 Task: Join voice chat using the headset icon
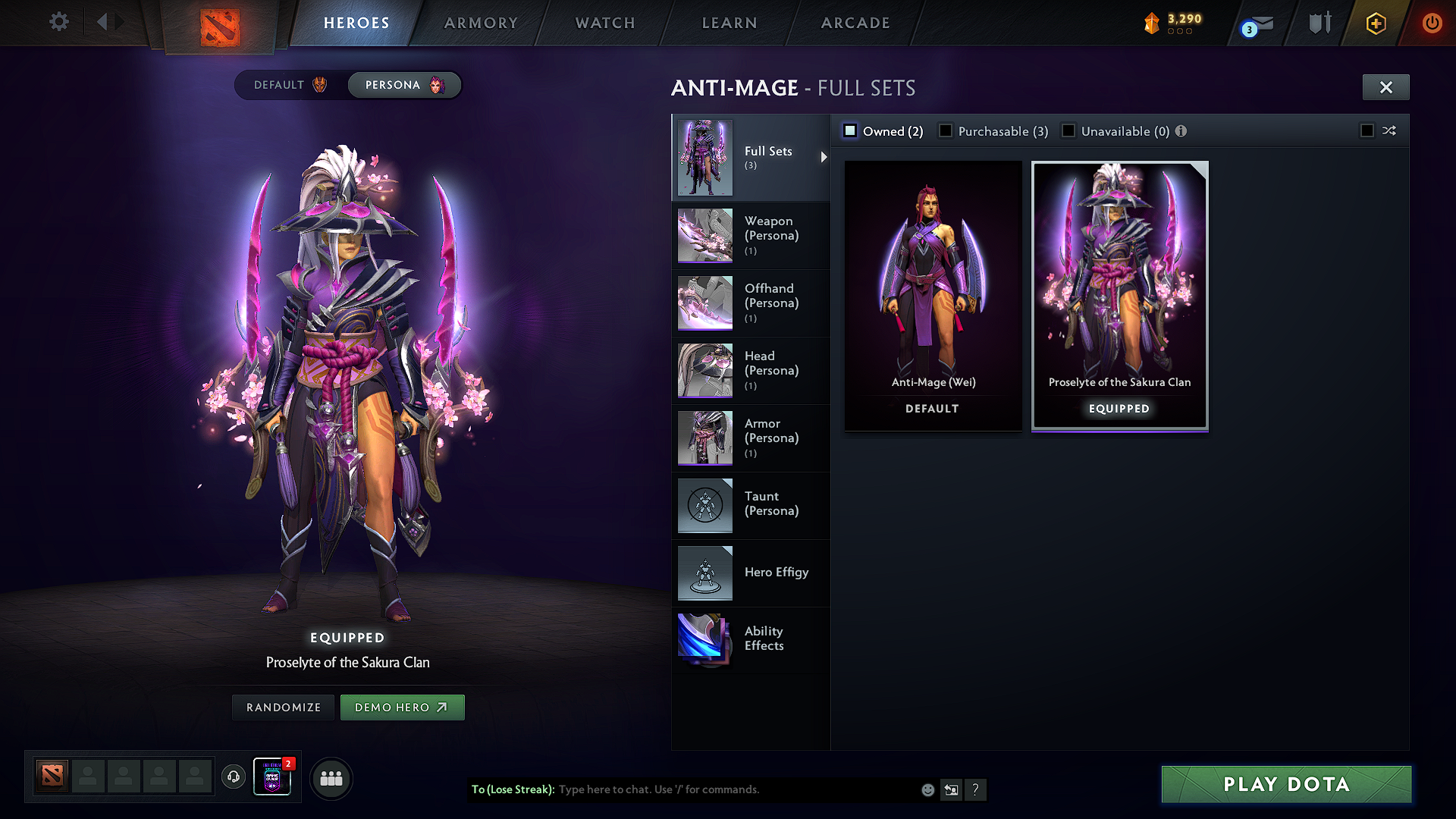click(x=233, y=778)
